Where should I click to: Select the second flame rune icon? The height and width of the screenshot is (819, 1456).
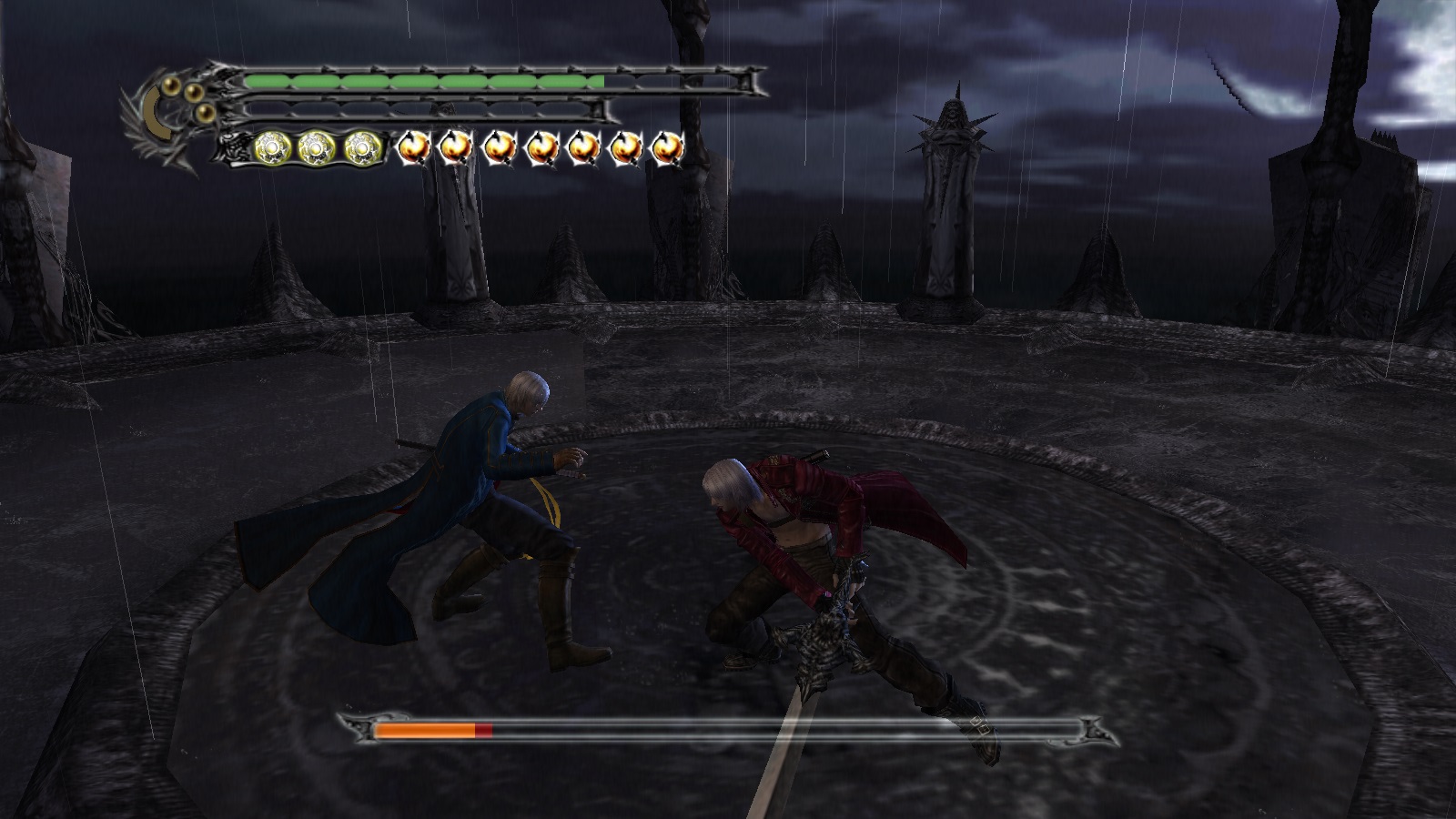click(x=456, y=148)
